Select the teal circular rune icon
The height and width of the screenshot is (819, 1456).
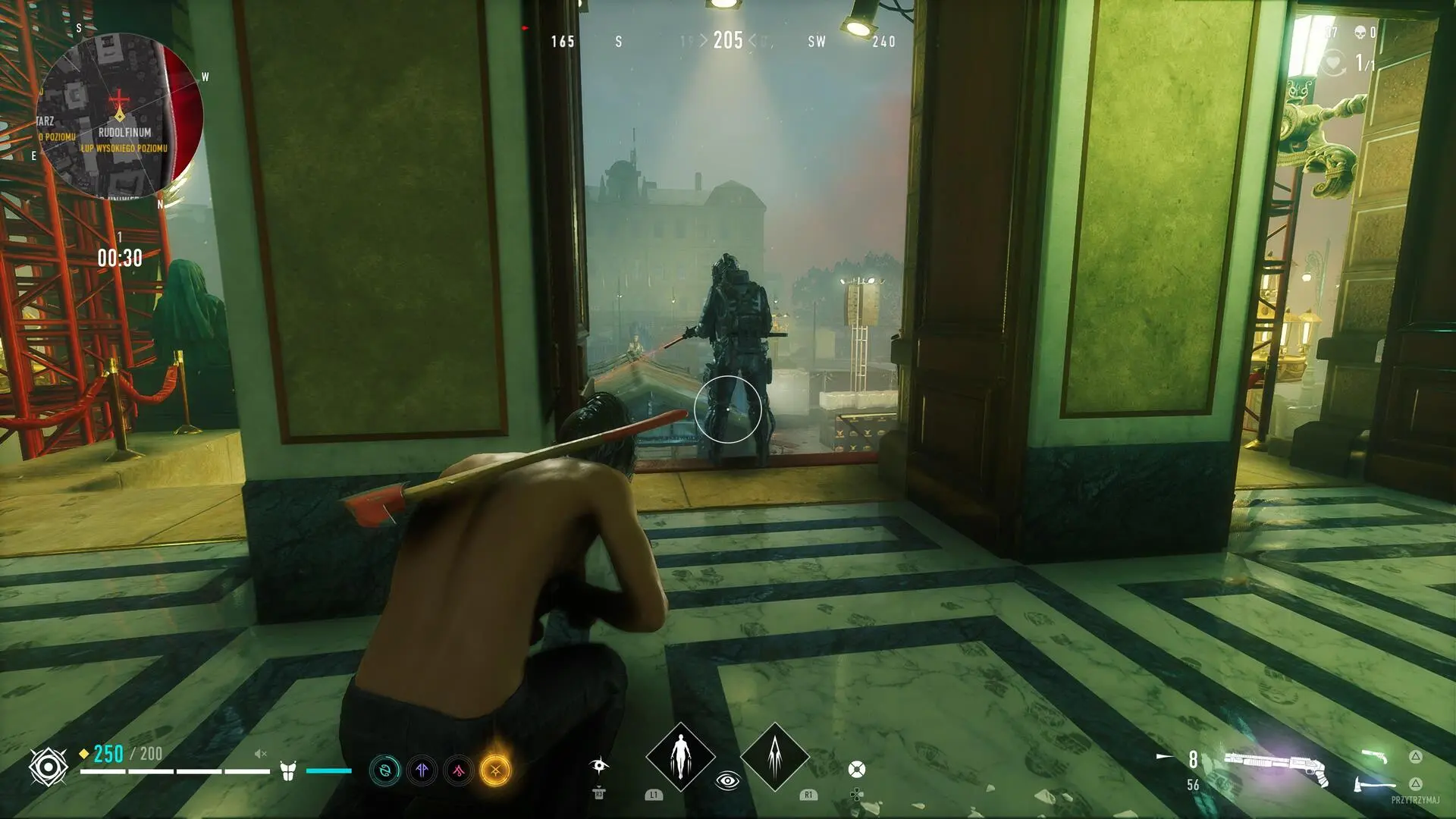coord(384,771)
